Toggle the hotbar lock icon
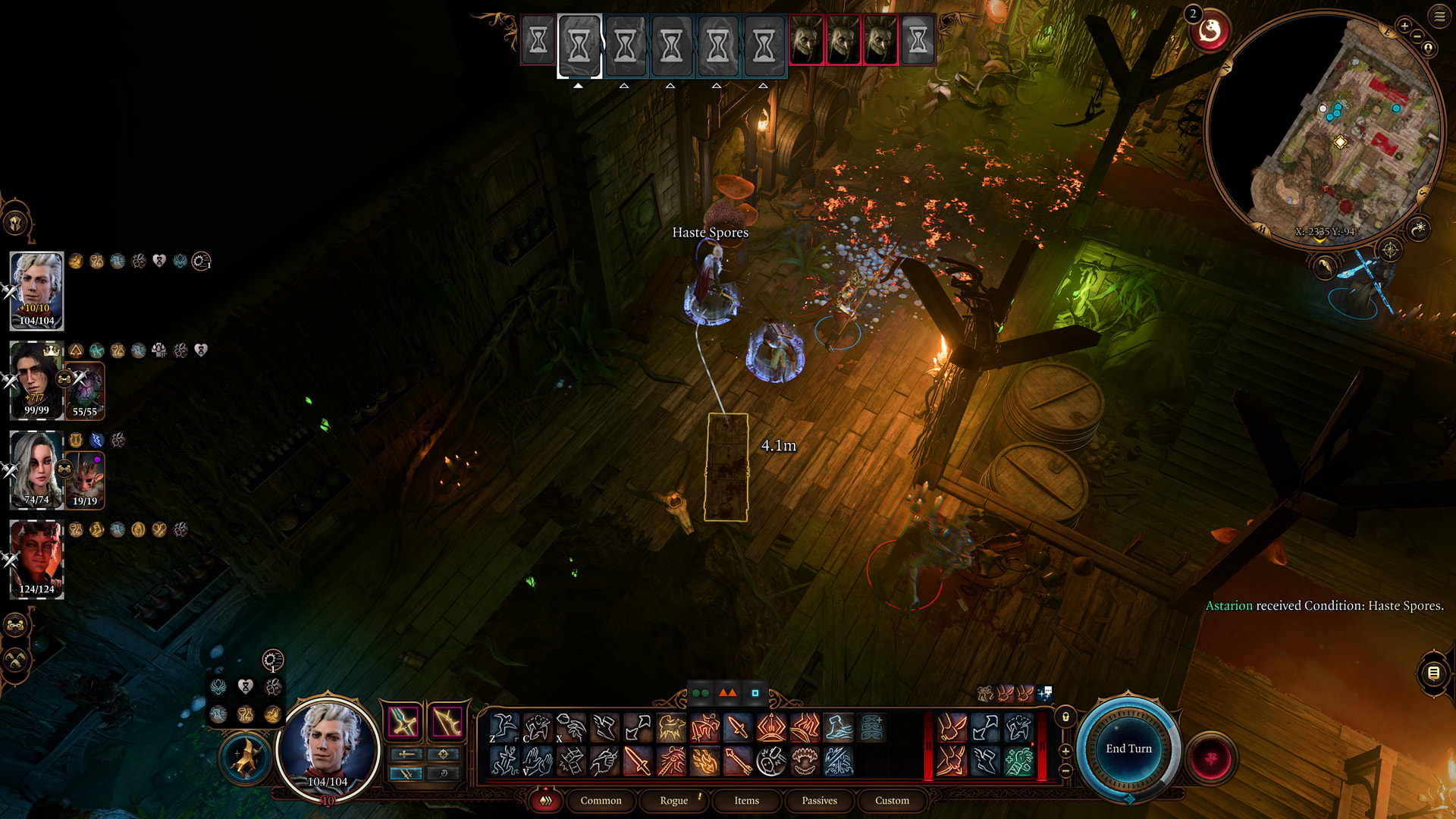The width and height of the screenshot is (1456, 819). tap(1065, 717)
